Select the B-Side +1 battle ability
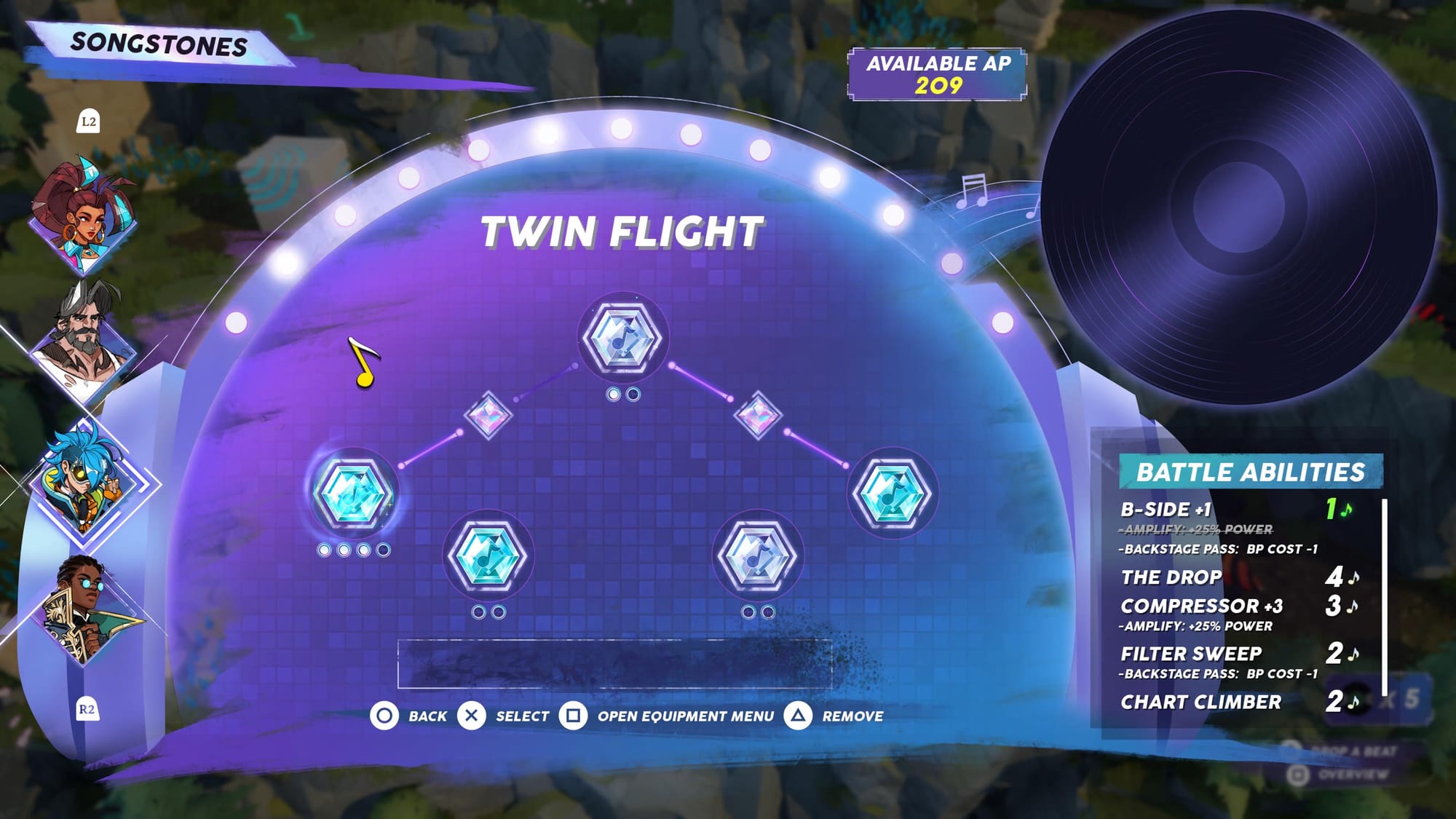 click(x=1166, y=510)
